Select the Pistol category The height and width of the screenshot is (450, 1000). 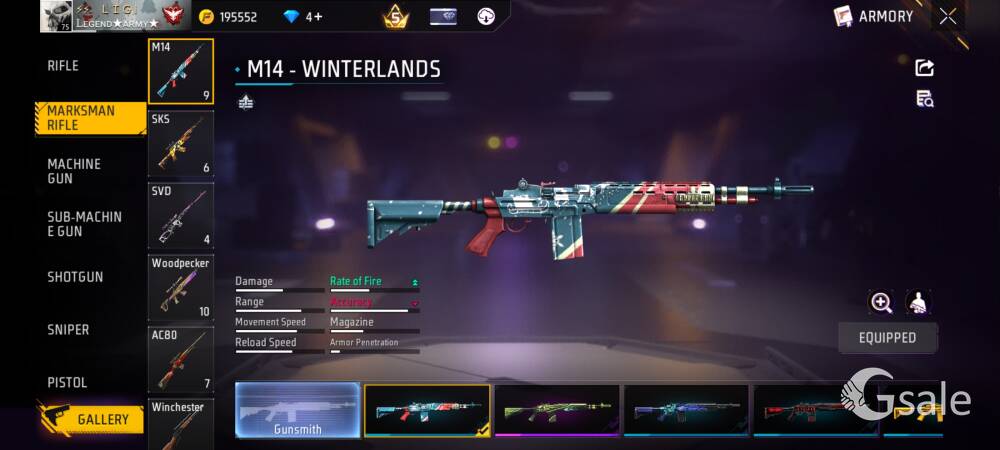point(67,383)
